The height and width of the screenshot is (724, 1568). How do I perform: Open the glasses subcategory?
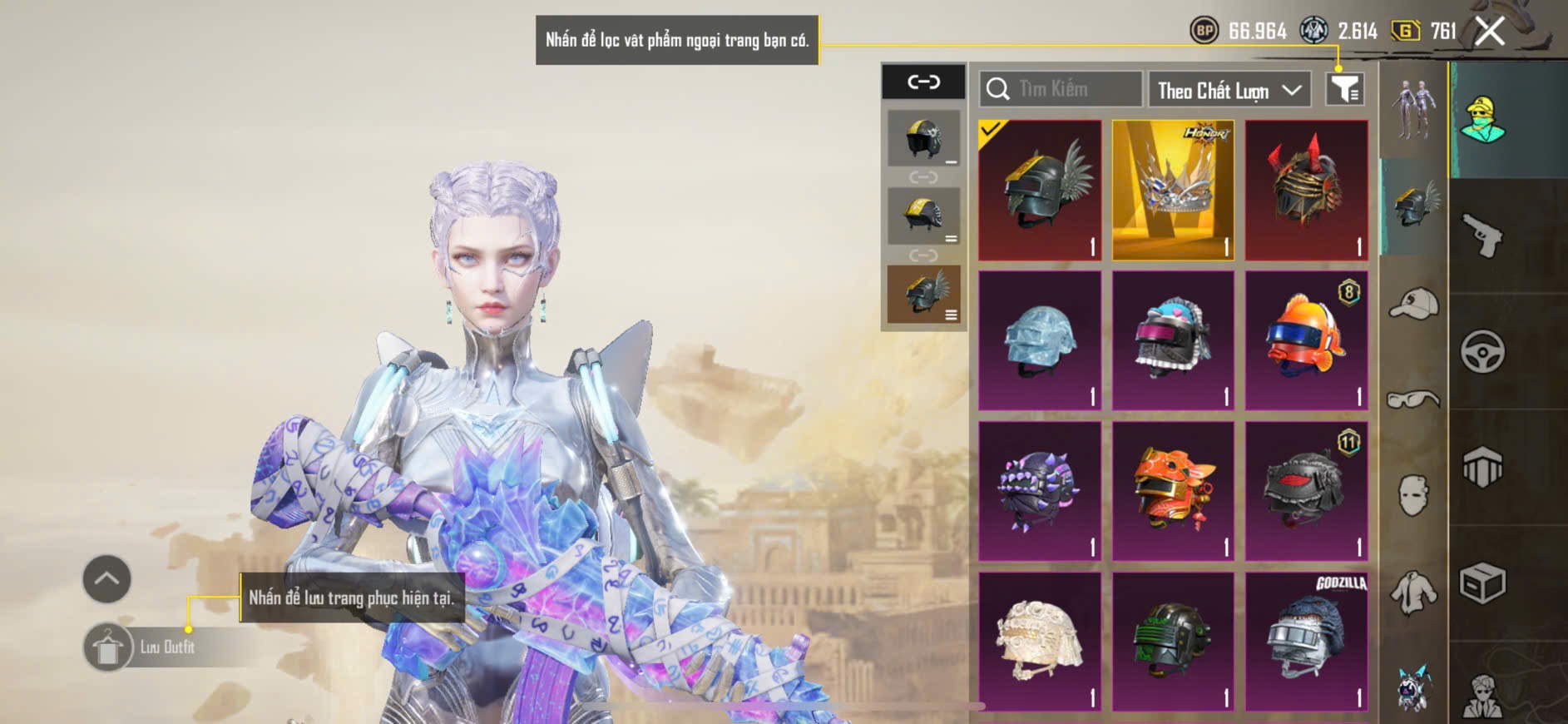[1413, 400]
